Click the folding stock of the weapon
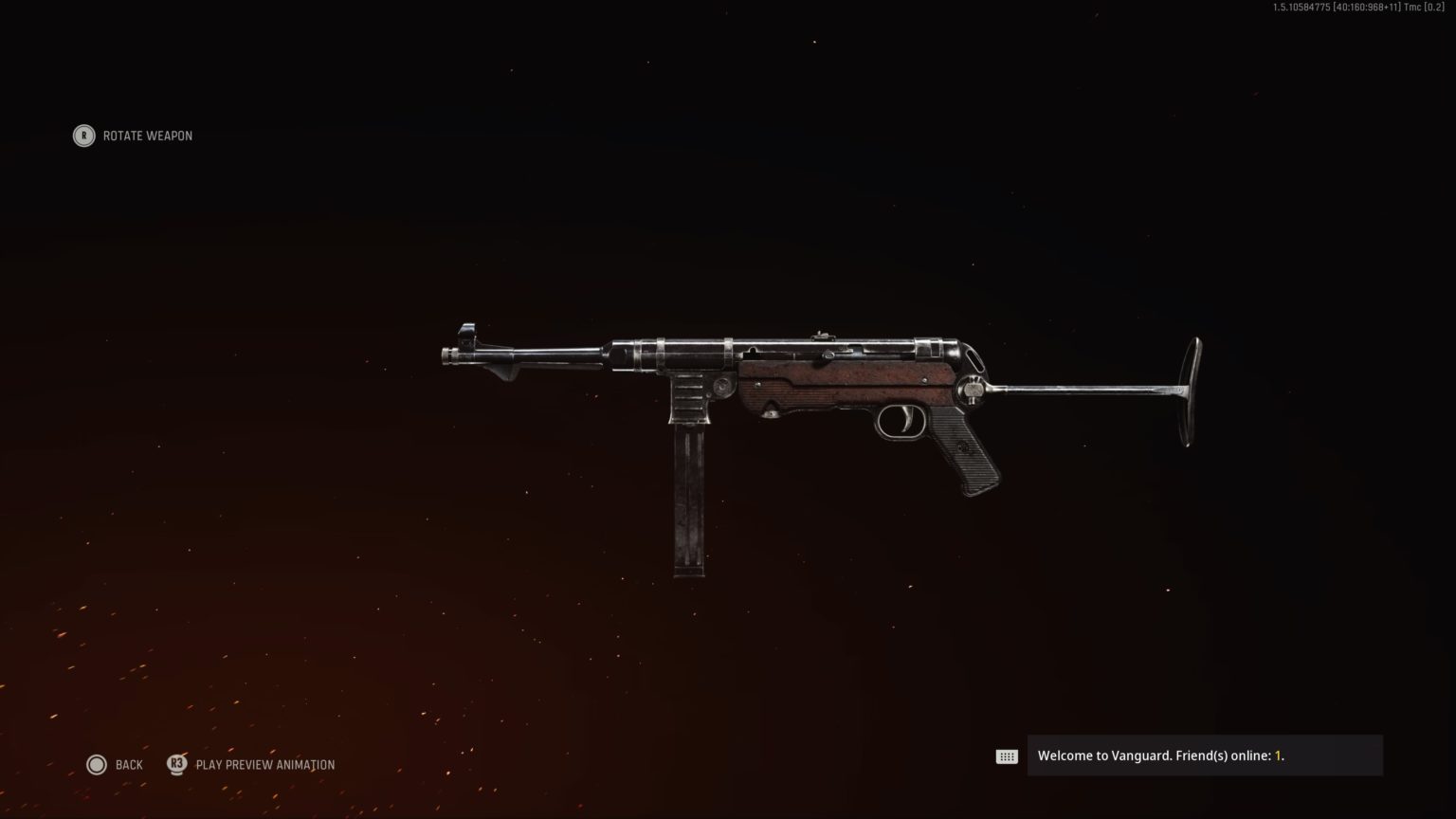This screenshot has height=819, width=1456. (x=1090, y=389)
